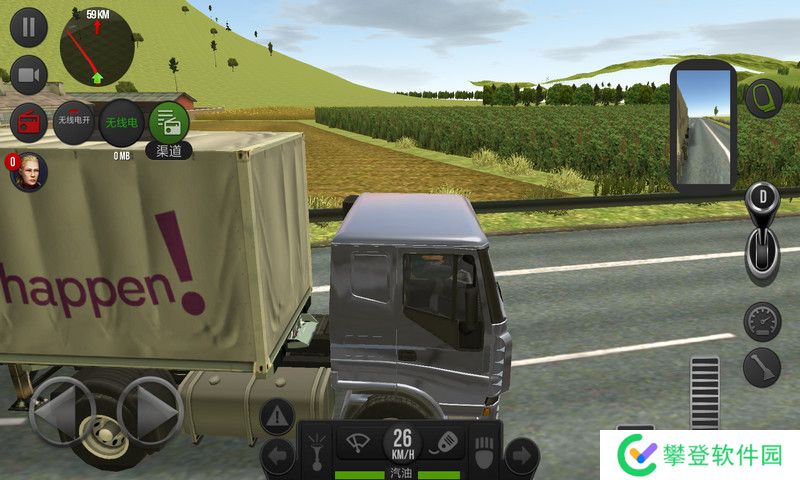Activate the left turn signal arrow
Viewport: 800px width, 480px height.
(x=278, y=456)
